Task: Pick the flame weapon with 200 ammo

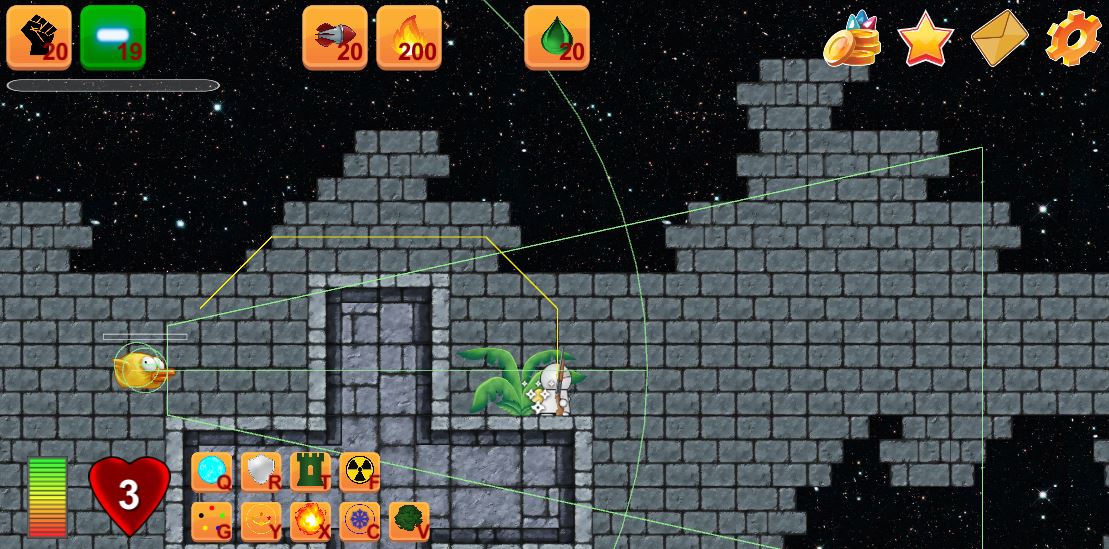Action: [x=409, y=37]
